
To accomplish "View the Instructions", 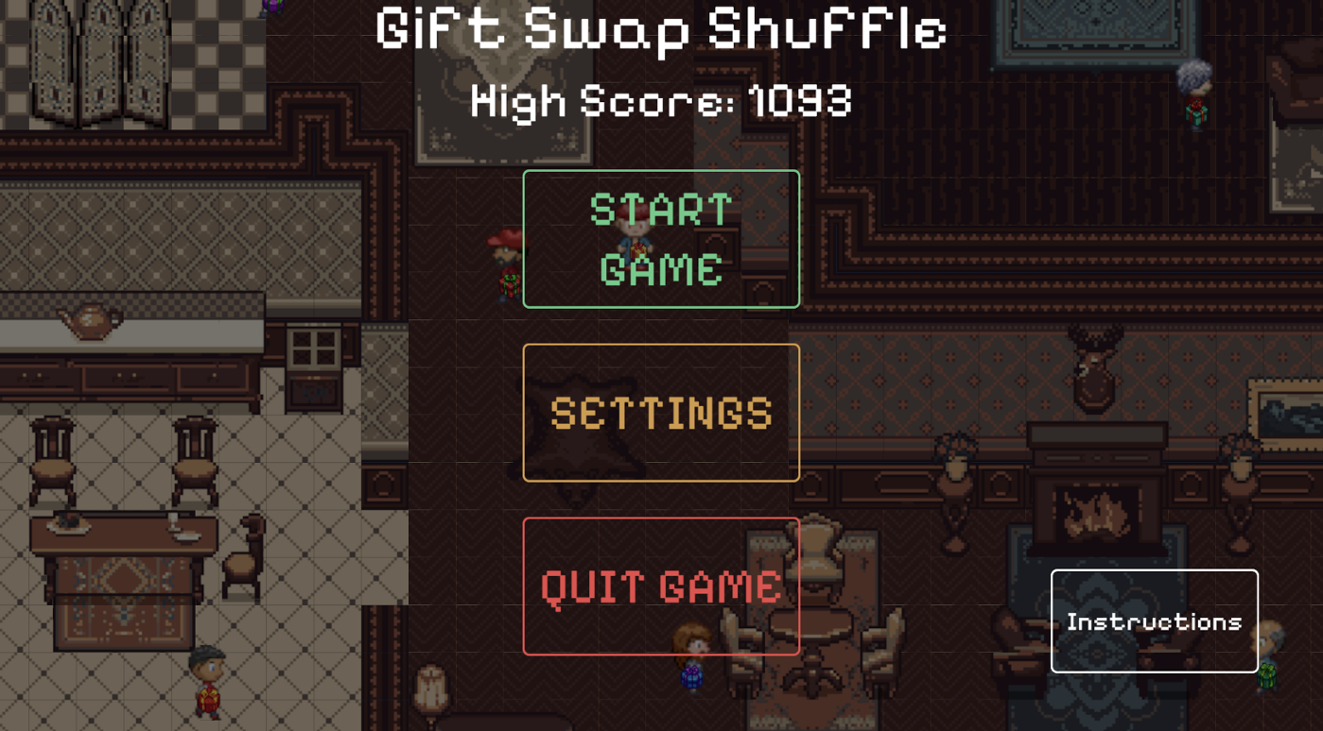I will point(1155,620).
